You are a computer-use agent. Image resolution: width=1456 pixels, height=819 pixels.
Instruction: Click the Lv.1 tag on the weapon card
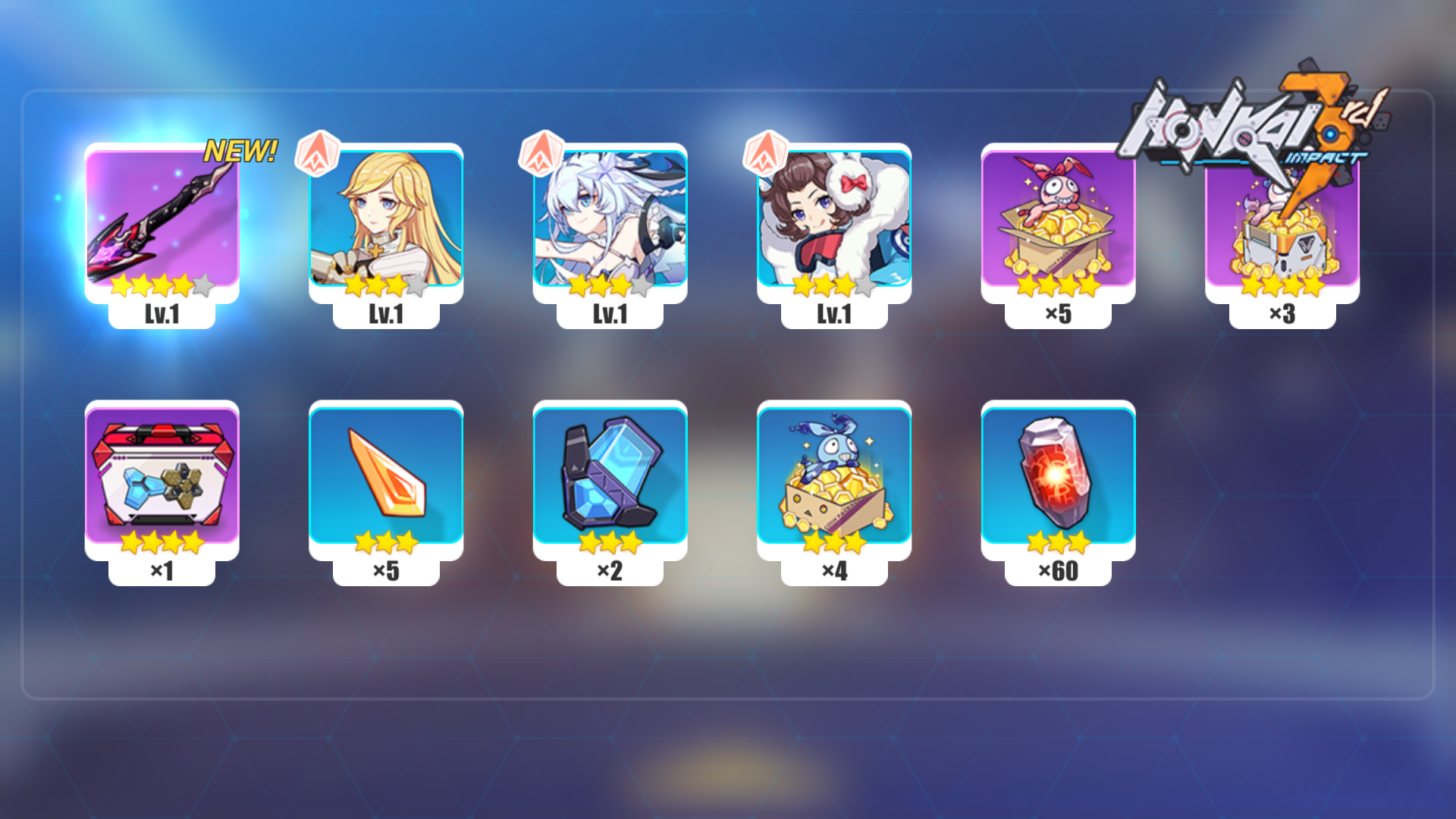coord(162,313)
